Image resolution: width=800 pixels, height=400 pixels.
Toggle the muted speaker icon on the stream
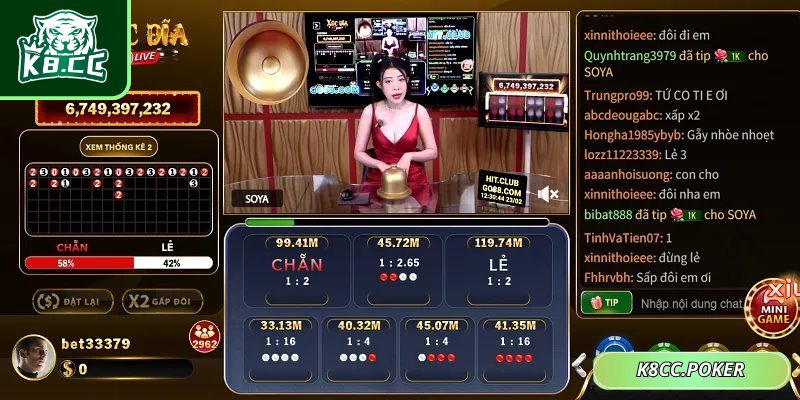[x=547, y=193]
